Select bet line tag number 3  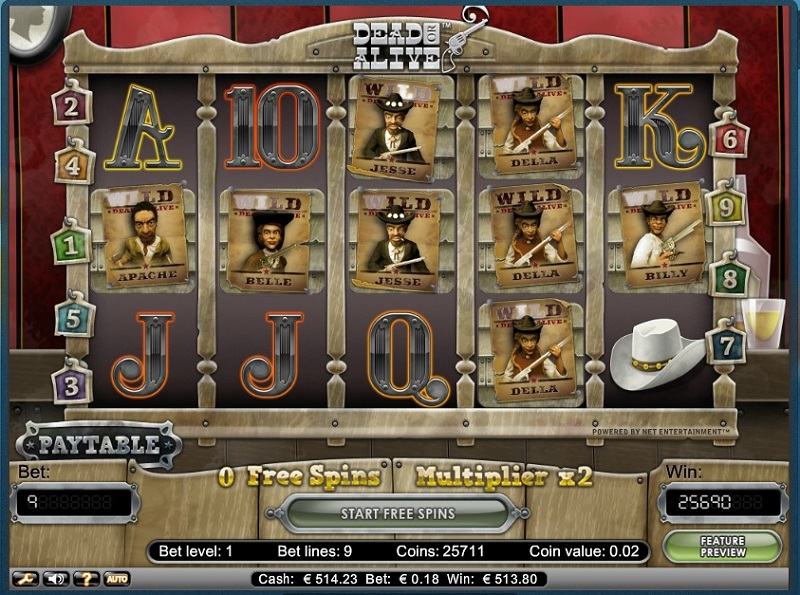pos(72,383)
